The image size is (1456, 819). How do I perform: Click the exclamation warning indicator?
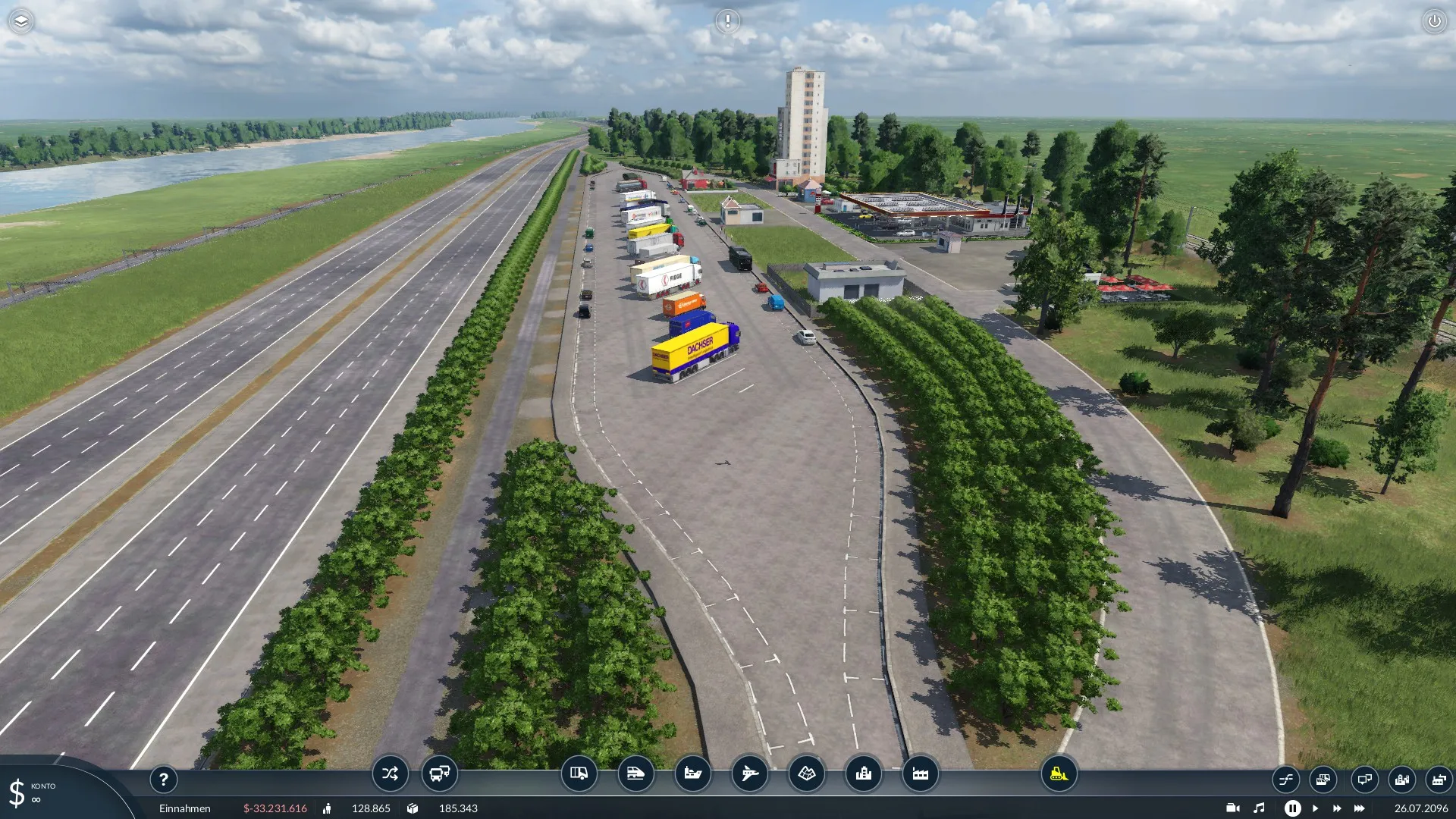(x=727, y=21)
